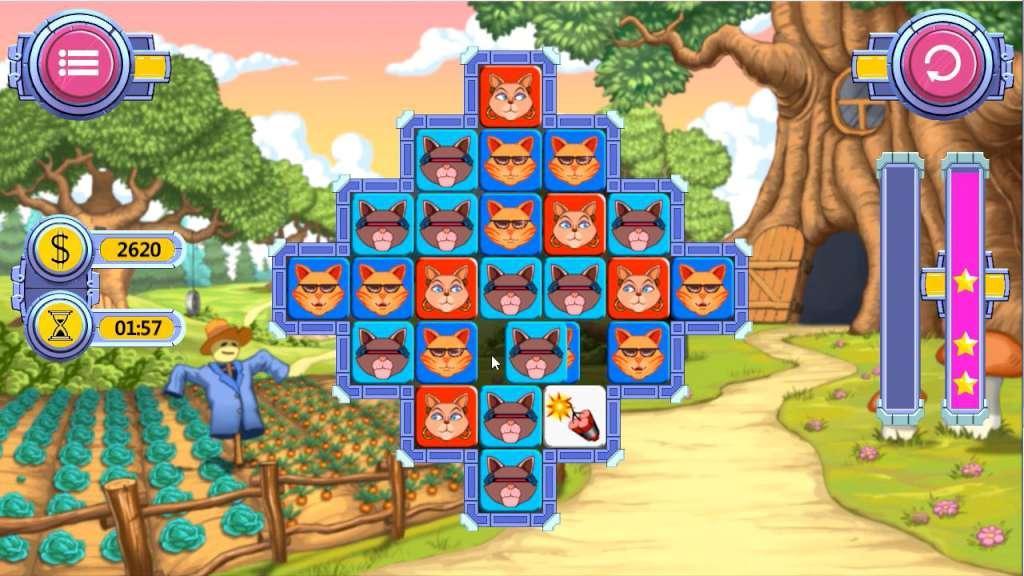Click the pink restart arrow button
The width and height of the screenshot is (1024, 576).
click(x=941, y=64)
